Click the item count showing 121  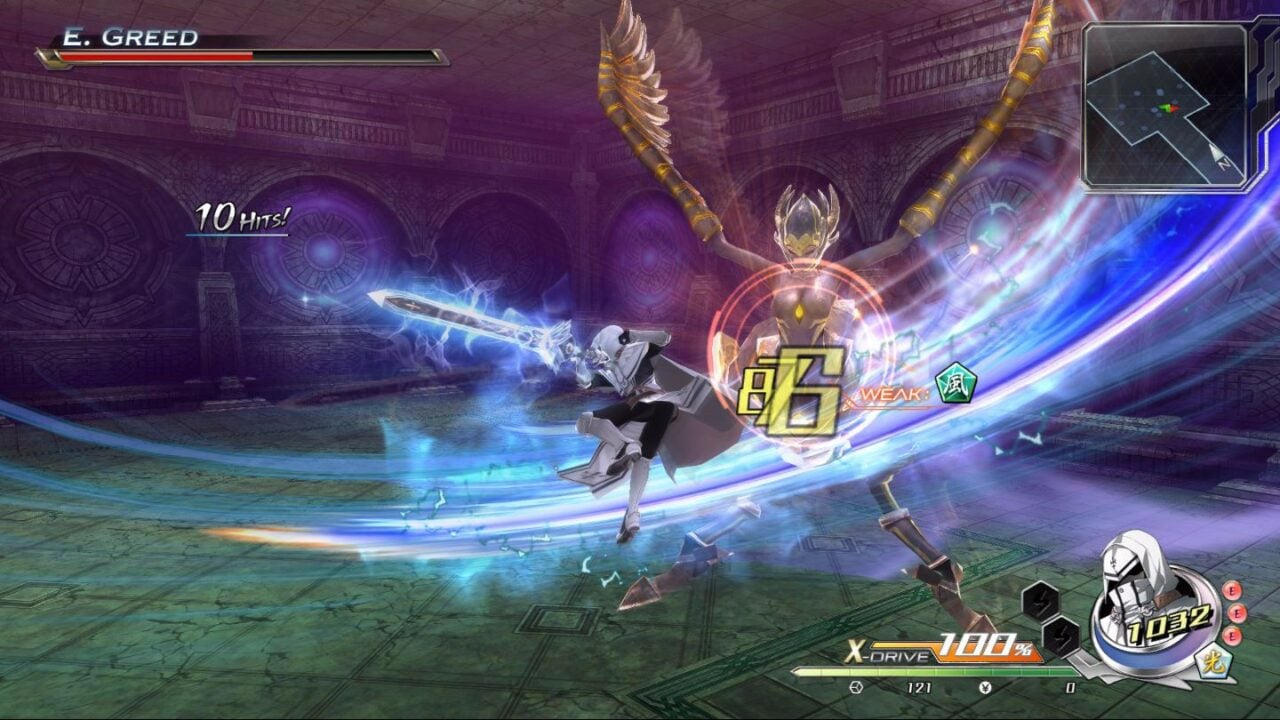pos(919,688)
